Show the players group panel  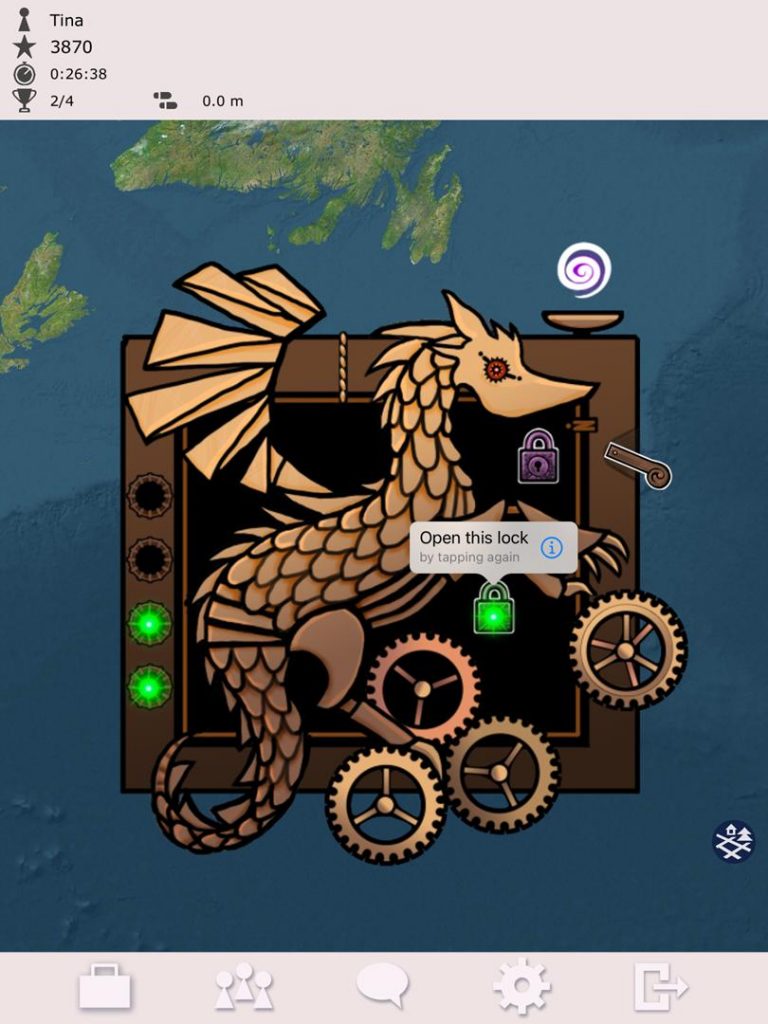(x=243, y=987)
